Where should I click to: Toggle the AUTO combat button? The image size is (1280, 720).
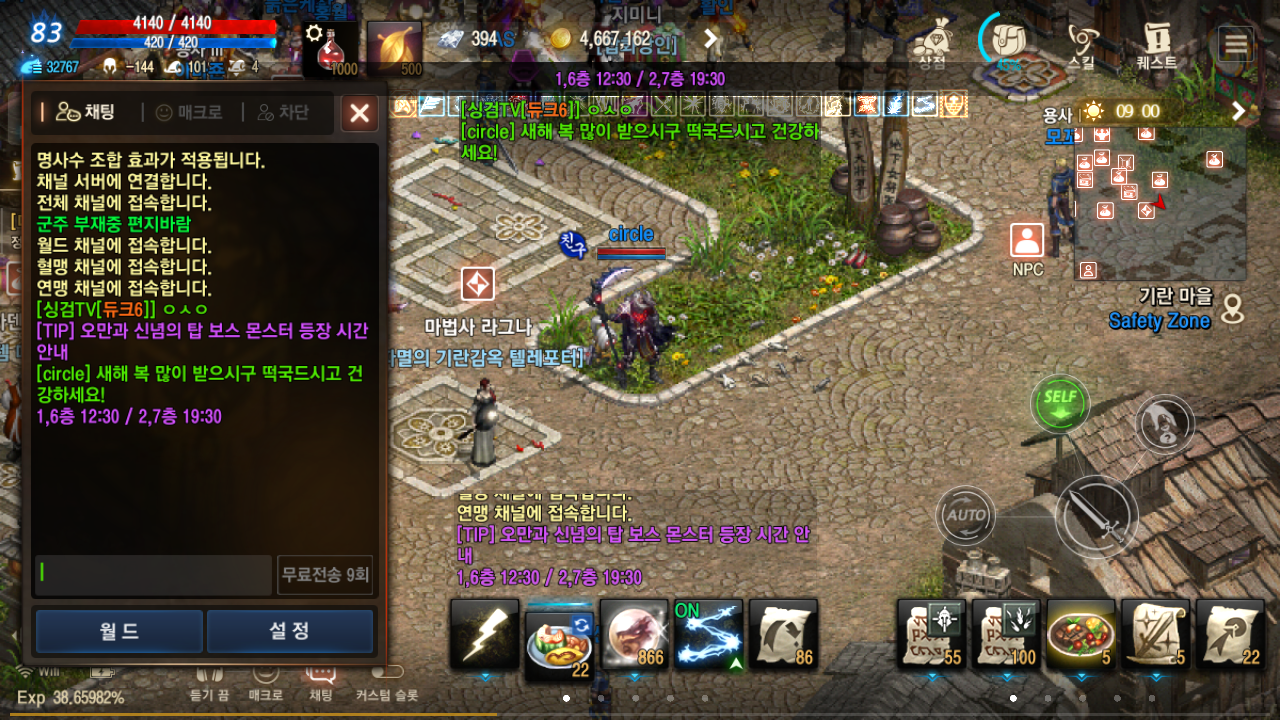[x=965, y=516]
